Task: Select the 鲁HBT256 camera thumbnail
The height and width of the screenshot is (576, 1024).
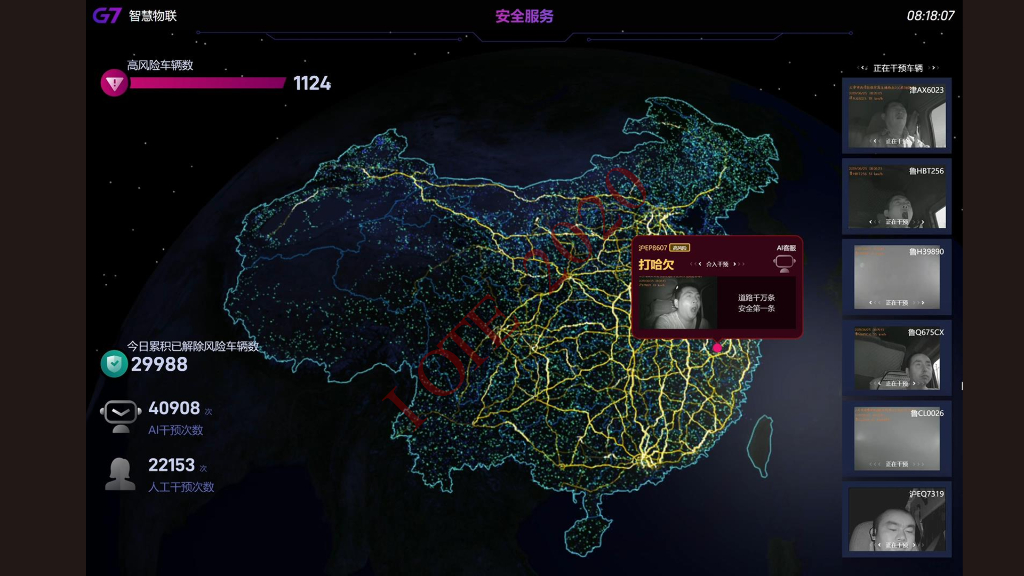Action: coord(897,195)
